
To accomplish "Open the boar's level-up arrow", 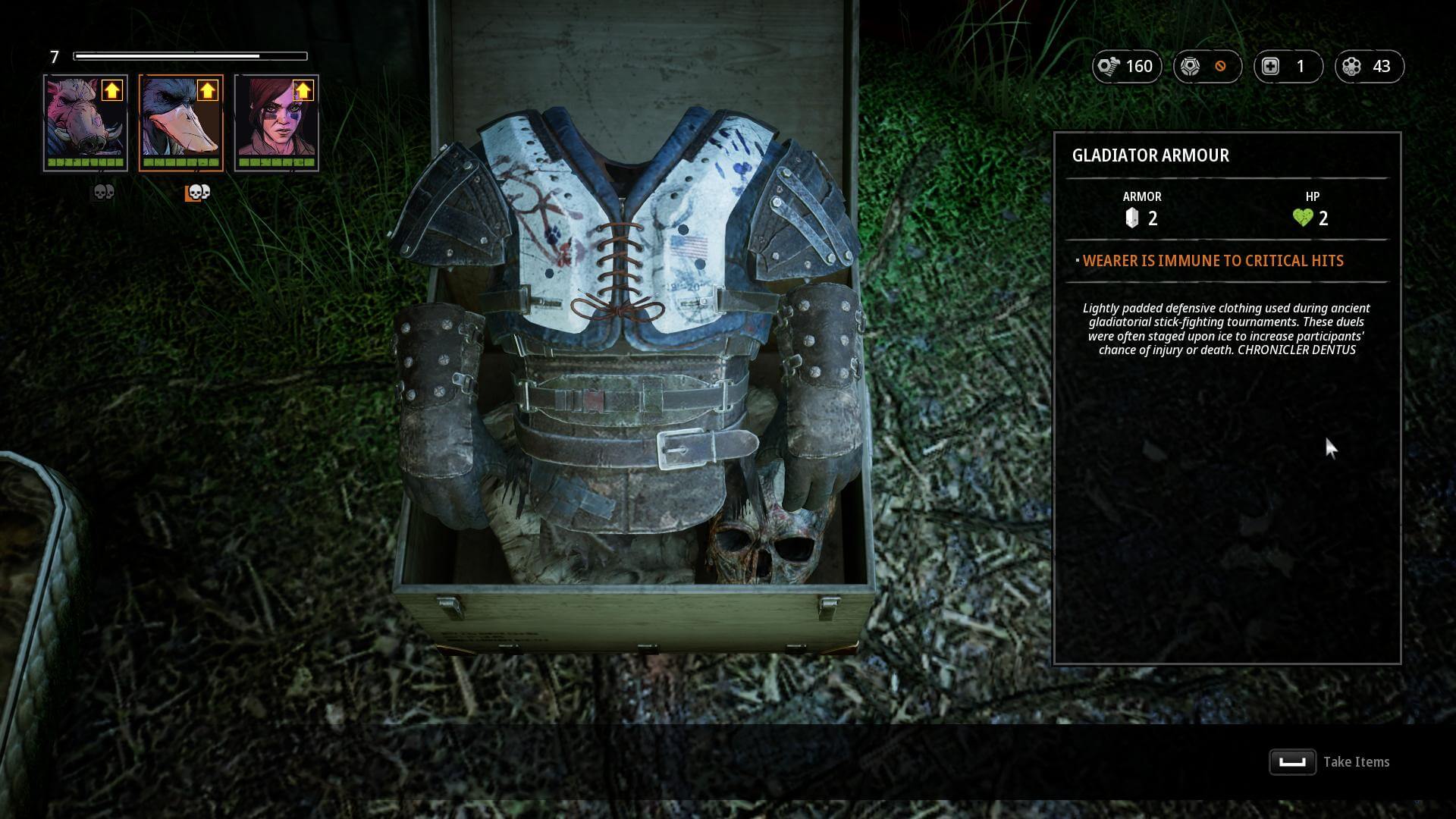I will [112, 91].
